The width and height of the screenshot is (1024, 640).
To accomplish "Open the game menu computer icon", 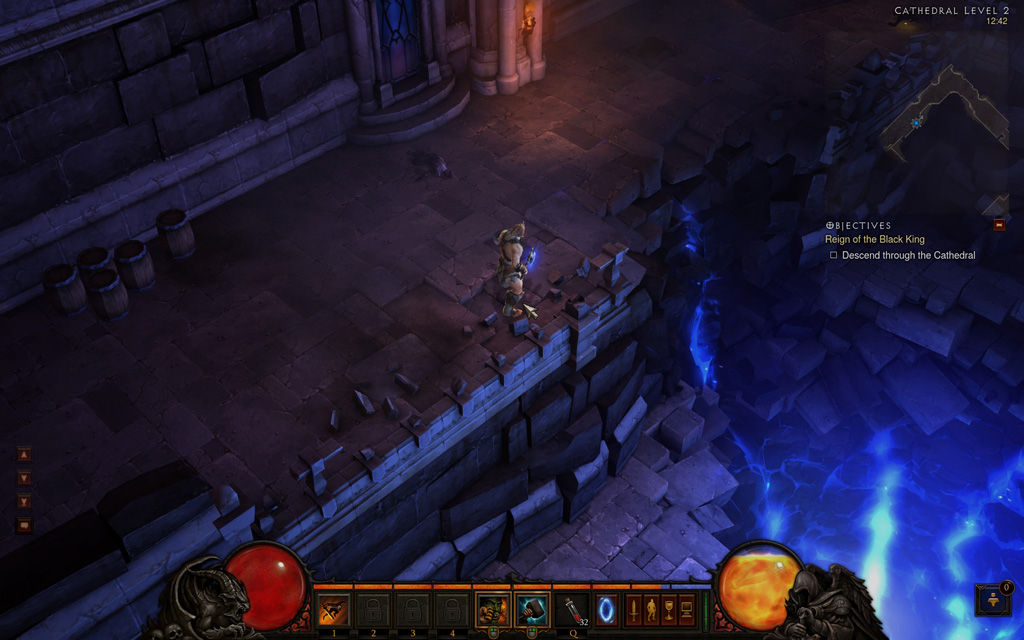I will tap(687, 608).
